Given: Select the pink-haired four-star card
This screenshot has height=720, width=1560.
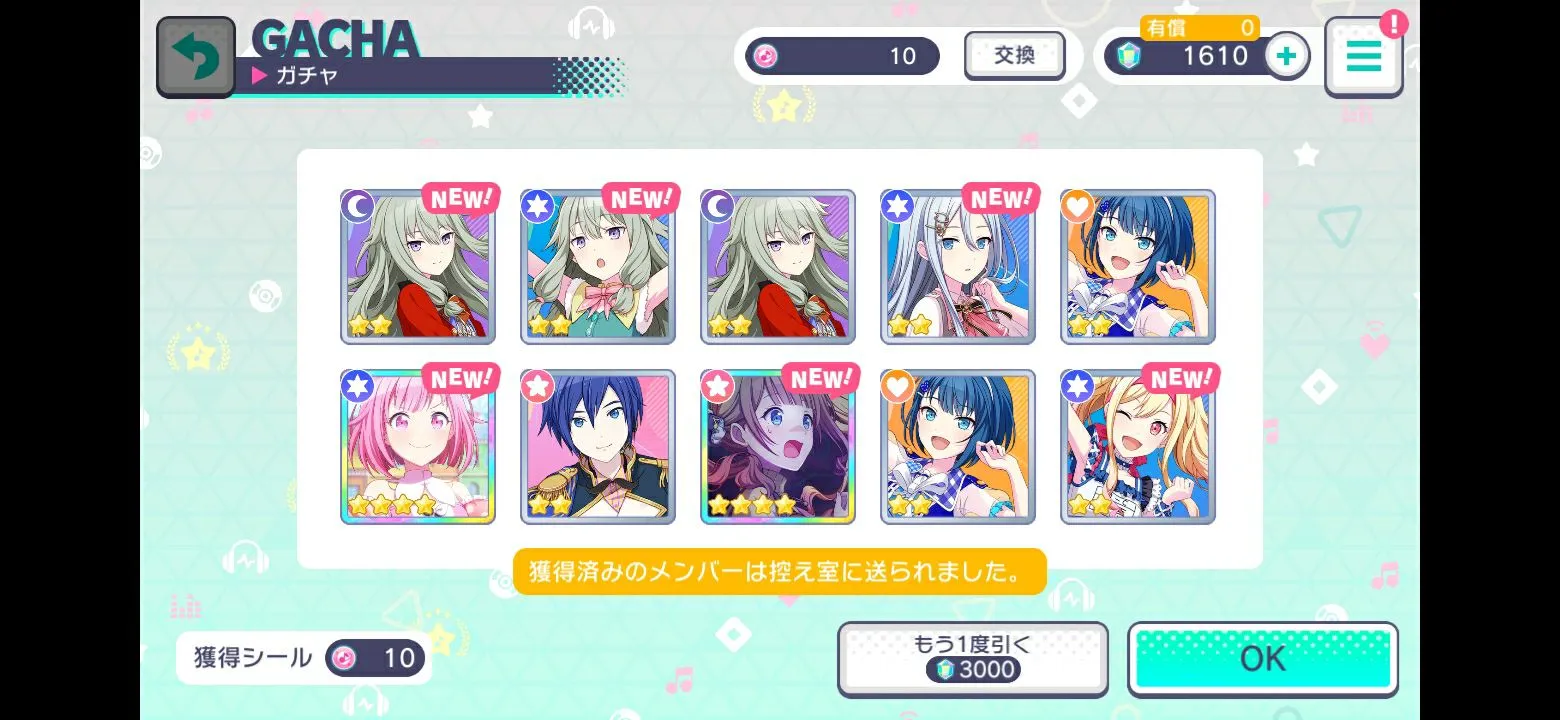Looking at the screenshot, I should point(418,447).
